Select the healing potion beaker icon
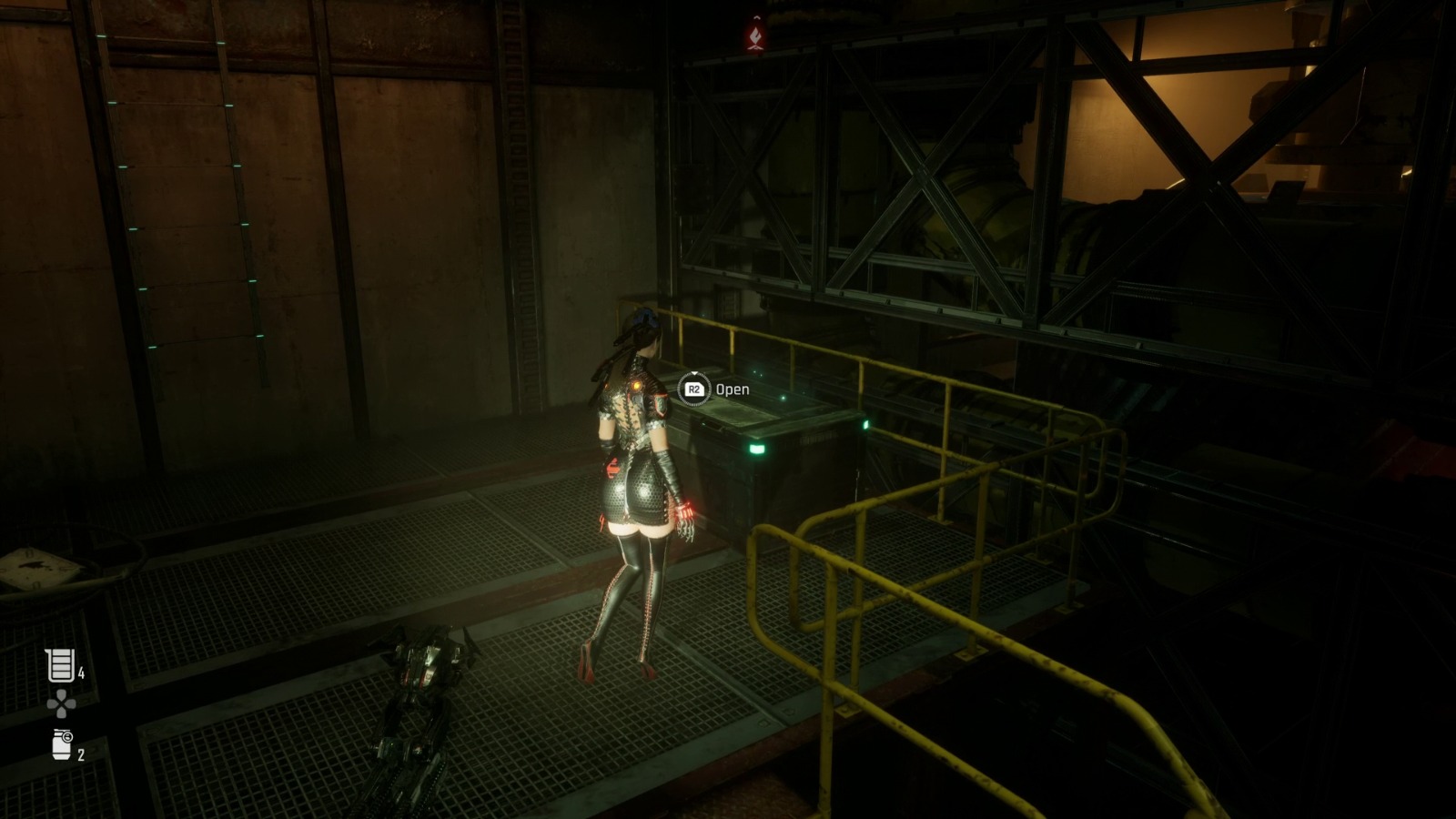The image size is (1456, 819). 60,665
